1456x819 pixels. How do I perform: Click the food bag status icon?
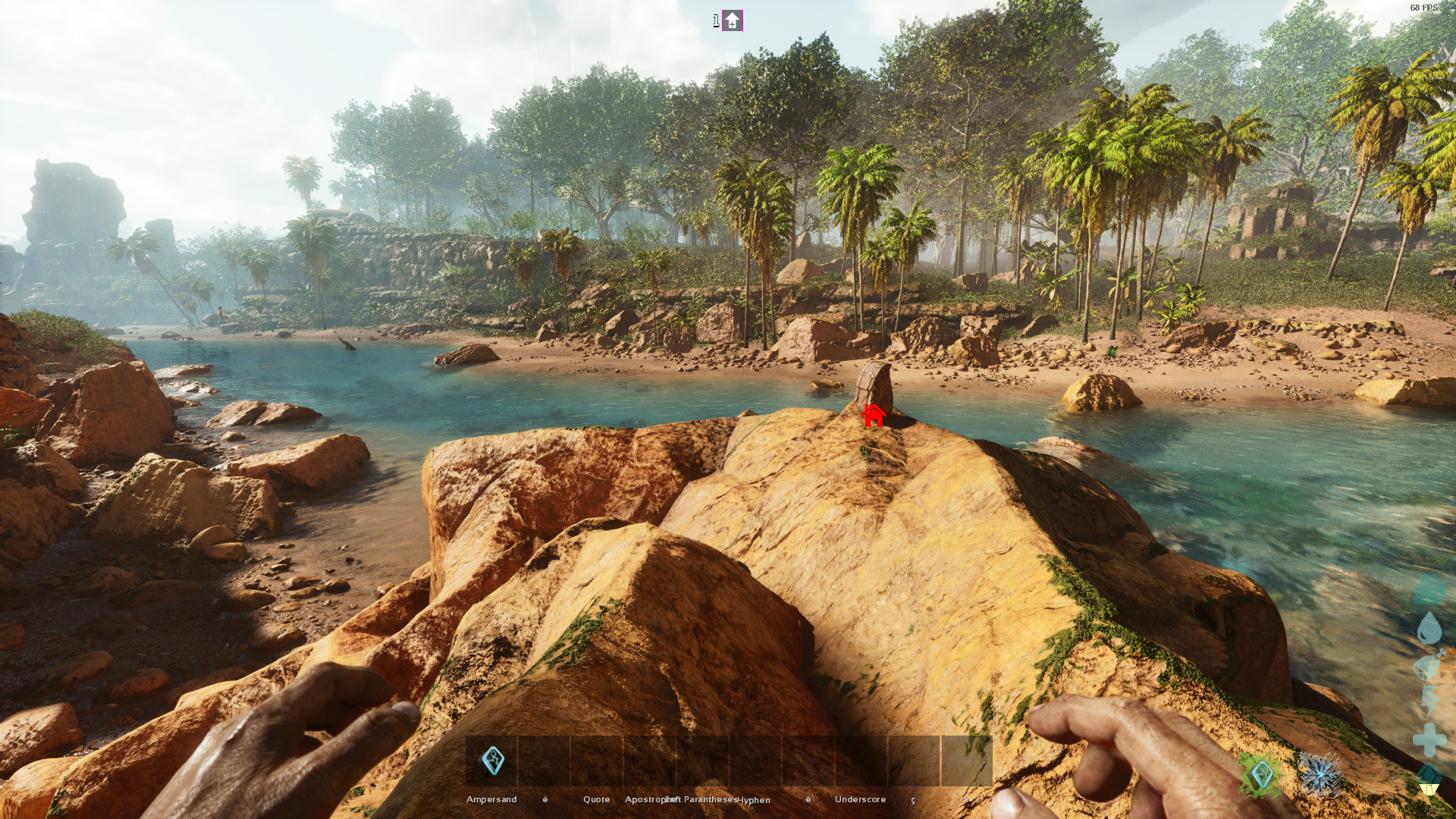pyautogui.click(x=1429, y=666)
